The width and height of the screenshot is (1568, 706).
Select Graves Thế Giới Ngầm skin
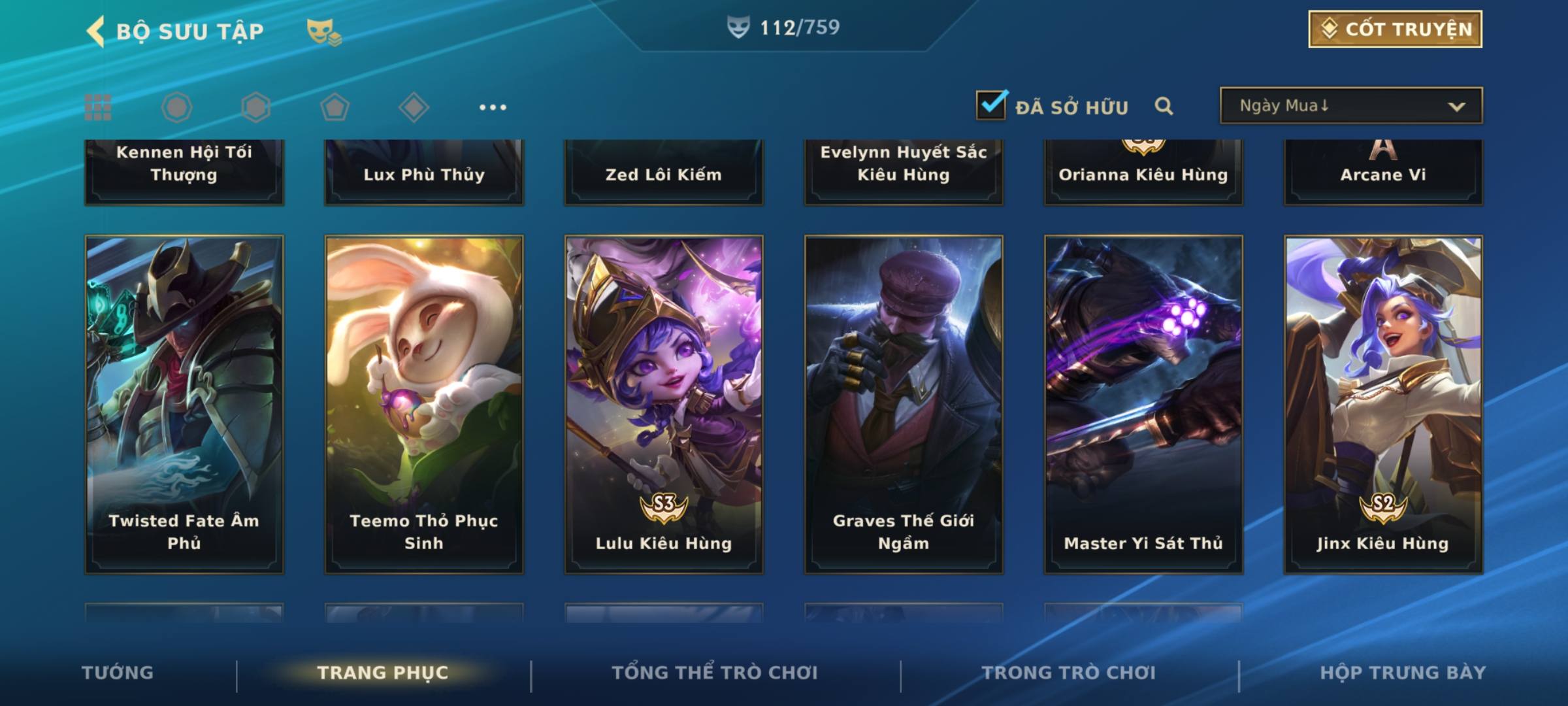coord(904,404)
